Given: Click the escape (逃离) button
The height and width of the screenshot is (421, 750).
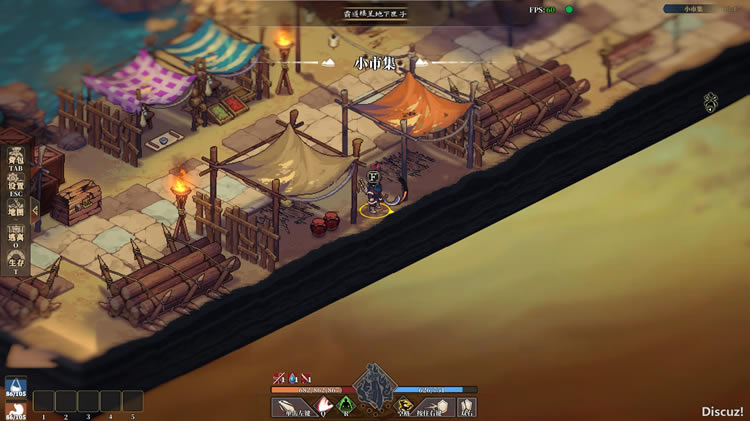Looking at the screenshot, I should pos(16,238).
